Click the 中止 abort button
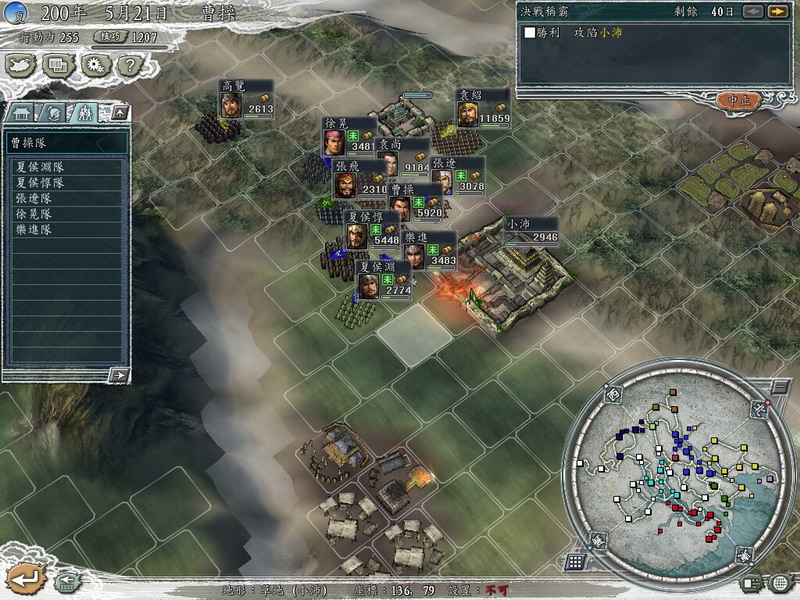The height and width of the screenshot is (600, 800). [x=739, y=100]
